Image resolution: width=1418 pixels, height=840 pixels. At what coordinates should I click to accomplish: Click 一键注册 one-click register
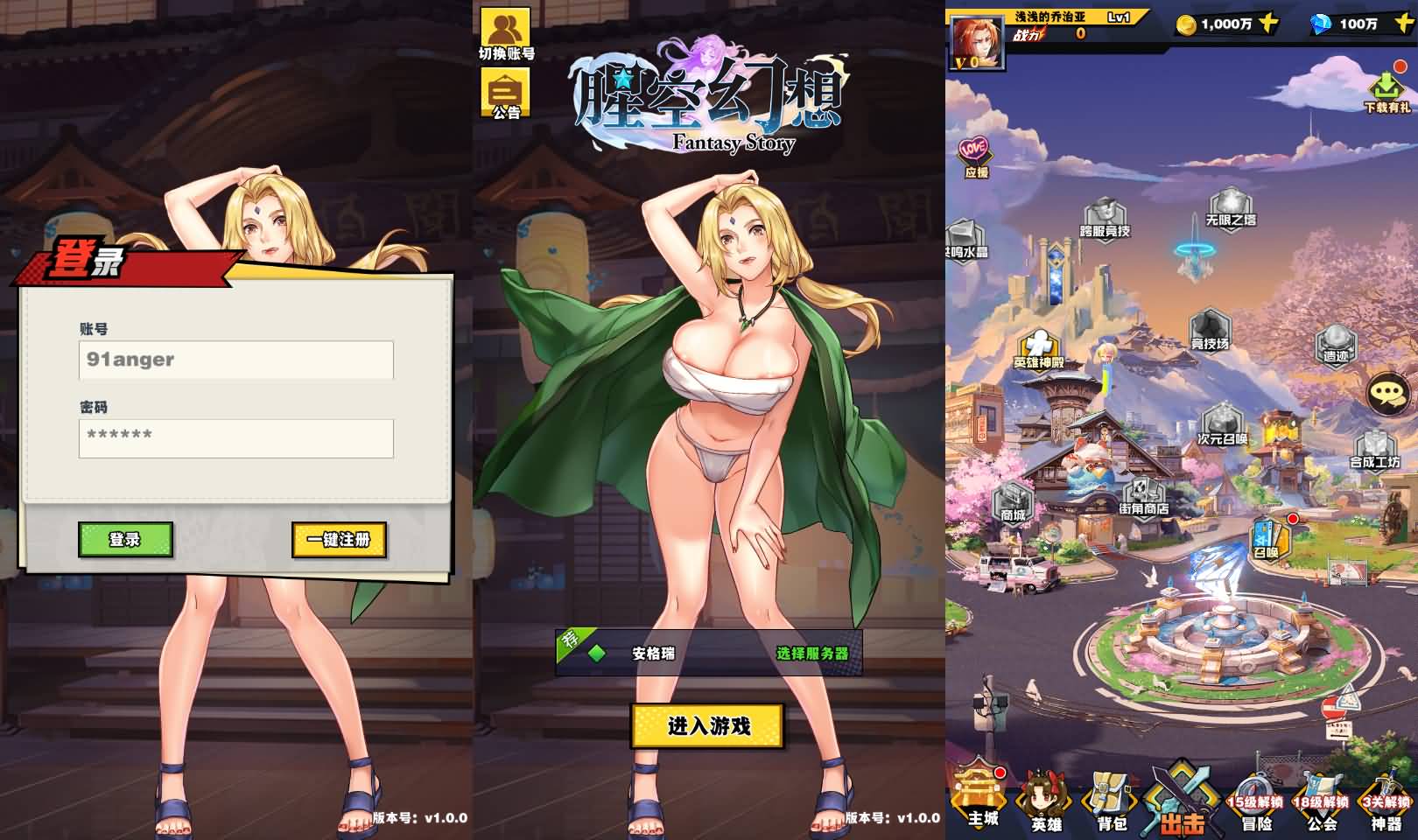341,542
